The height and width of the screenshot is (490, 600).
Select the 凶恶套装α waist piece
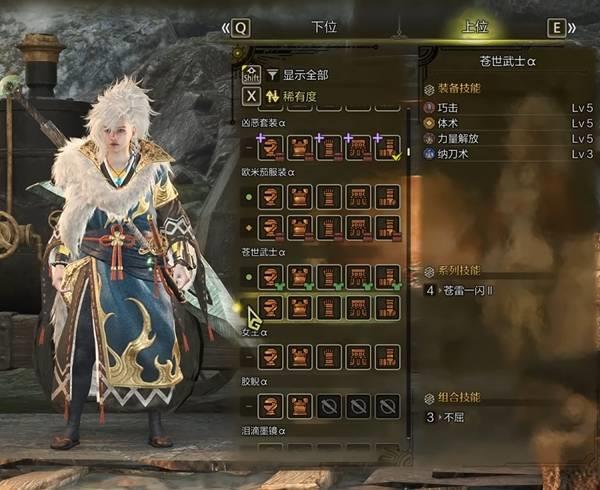click(x=358, y=149)
